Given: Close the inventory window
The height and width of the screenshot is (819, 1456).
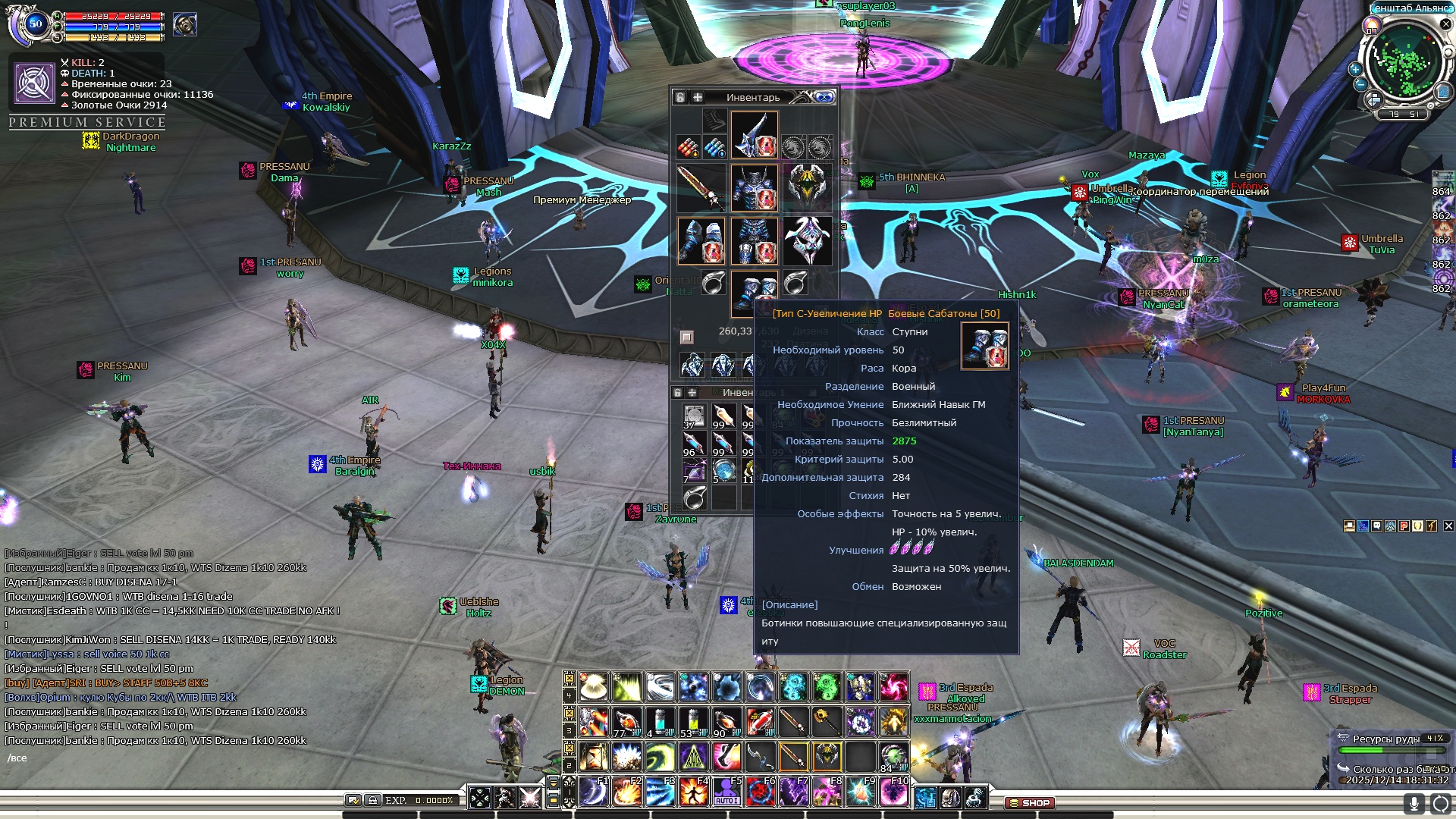Looking at the screenshot, I should [x=825, y=97].
